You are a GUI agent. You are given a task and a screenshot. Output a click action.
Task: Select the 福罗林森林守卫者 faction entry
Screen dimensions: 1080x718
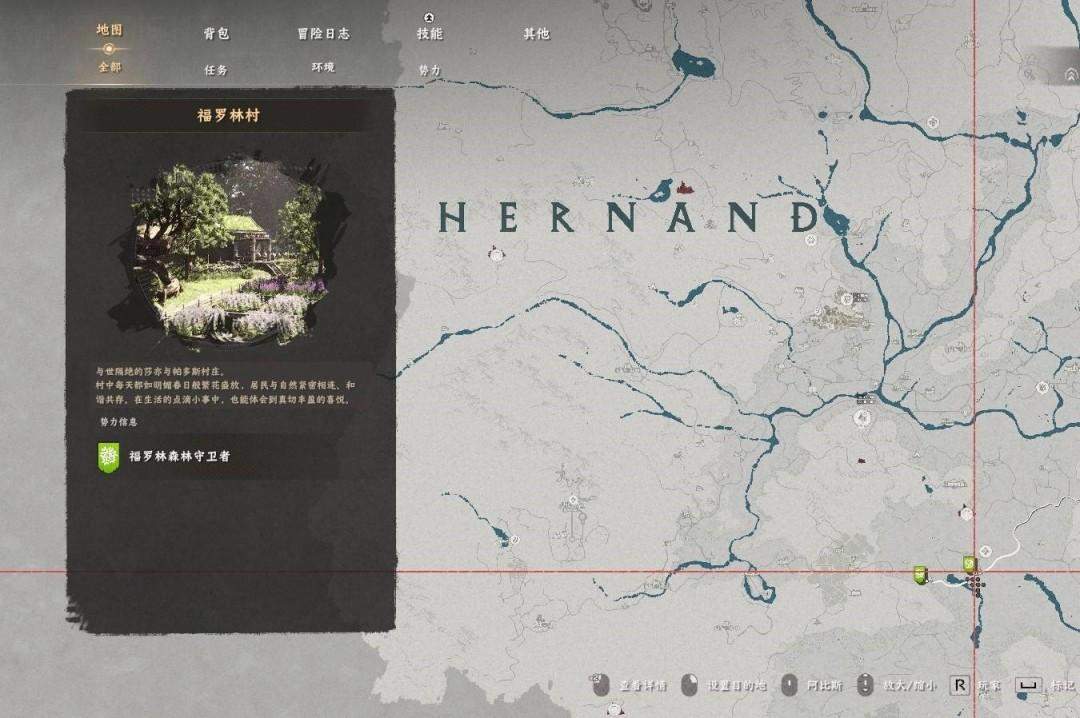180,456
